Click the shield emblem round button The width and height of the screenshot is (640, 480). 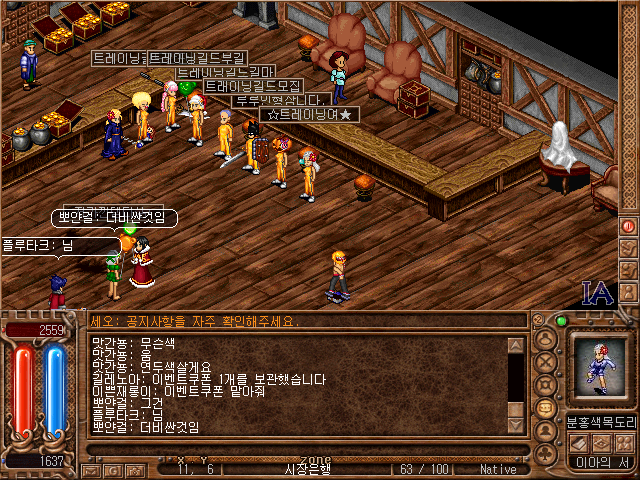(545, 385)
